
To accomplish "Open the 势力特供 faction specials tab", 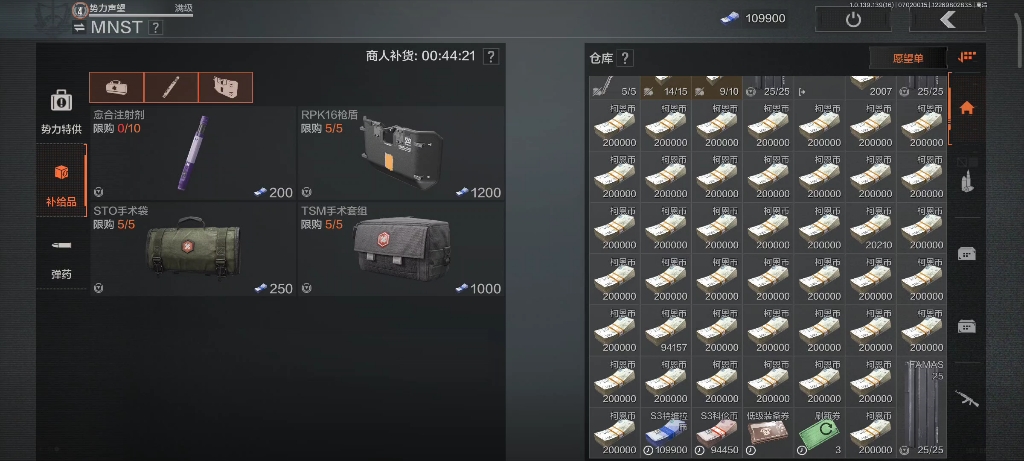I will (61, 111).
